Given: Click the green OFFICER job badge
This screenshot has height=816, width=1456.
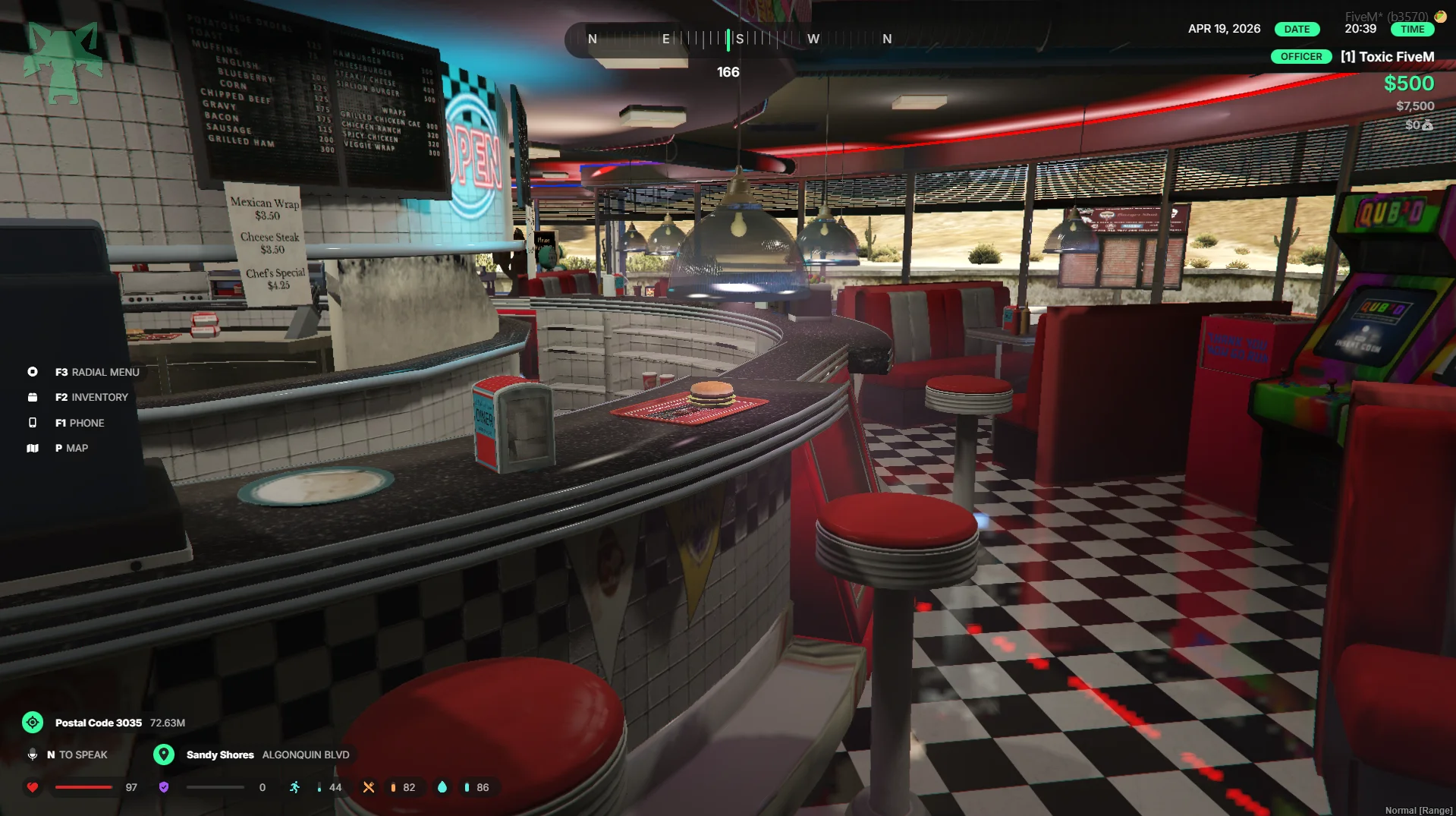Looking at the screenshot, I should [x=1300, y=57].
